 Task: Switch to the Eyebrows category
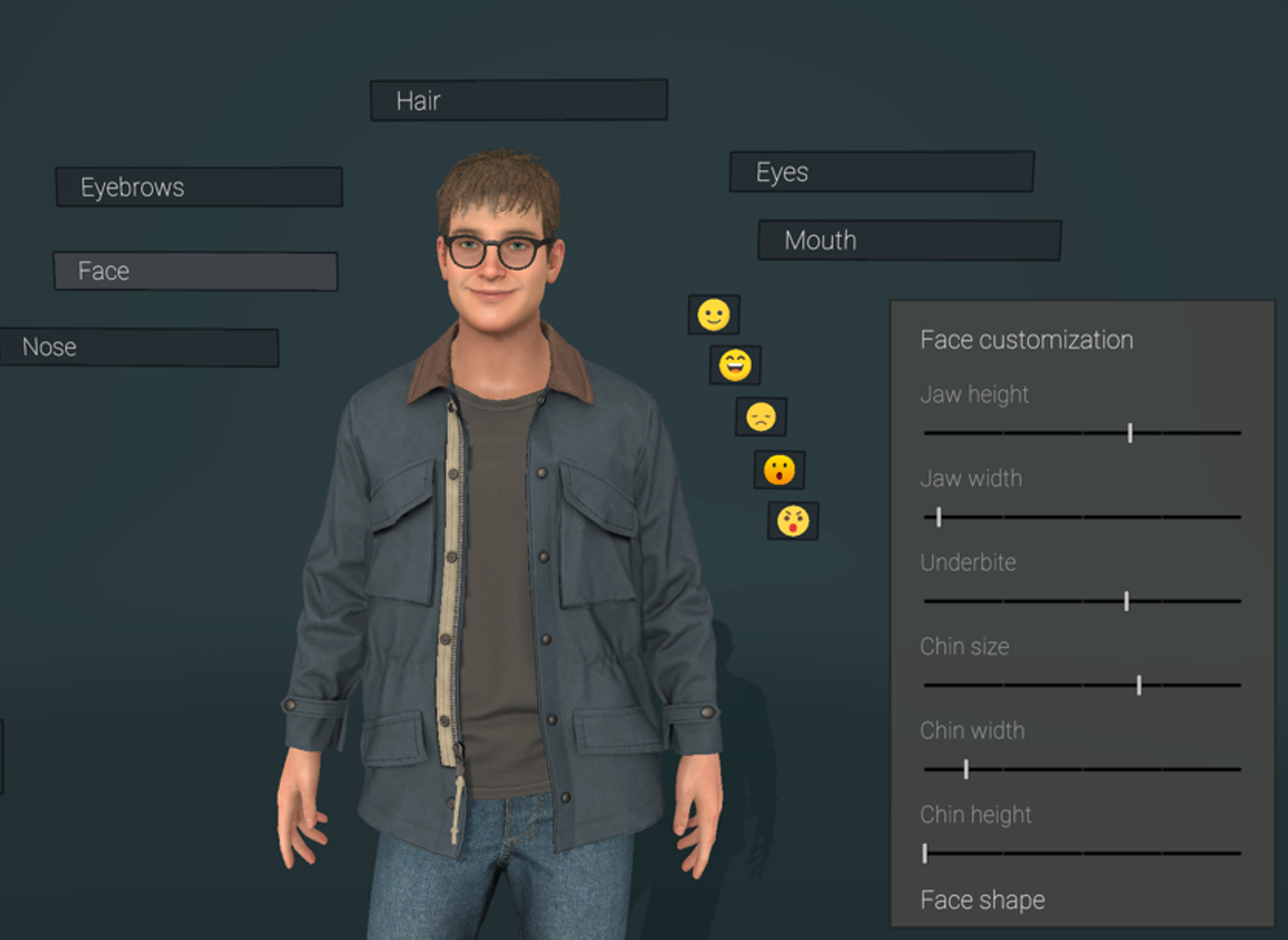(x=198, y=187)
